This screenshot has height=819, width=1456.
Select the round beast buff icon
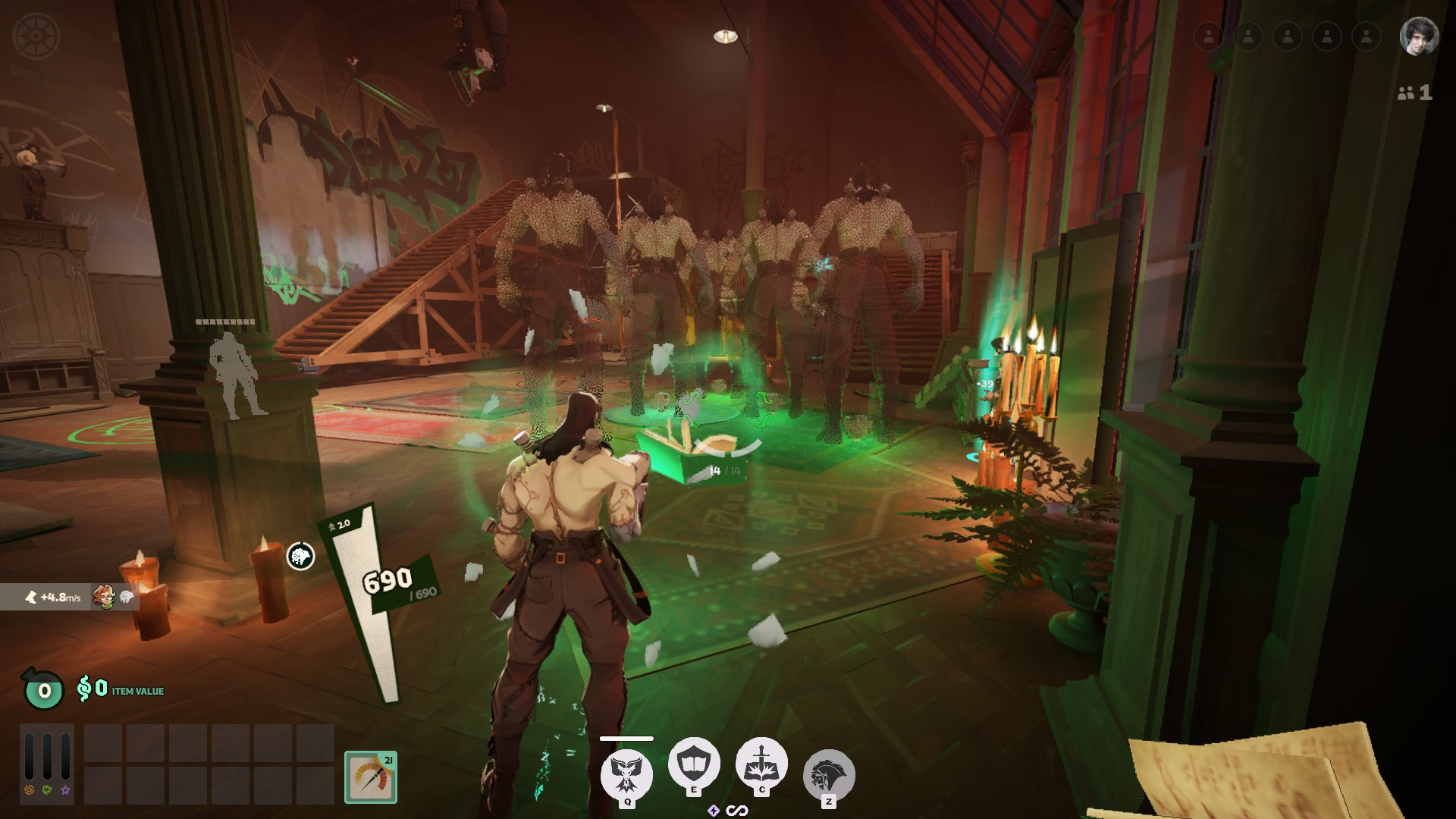point(300,557)
